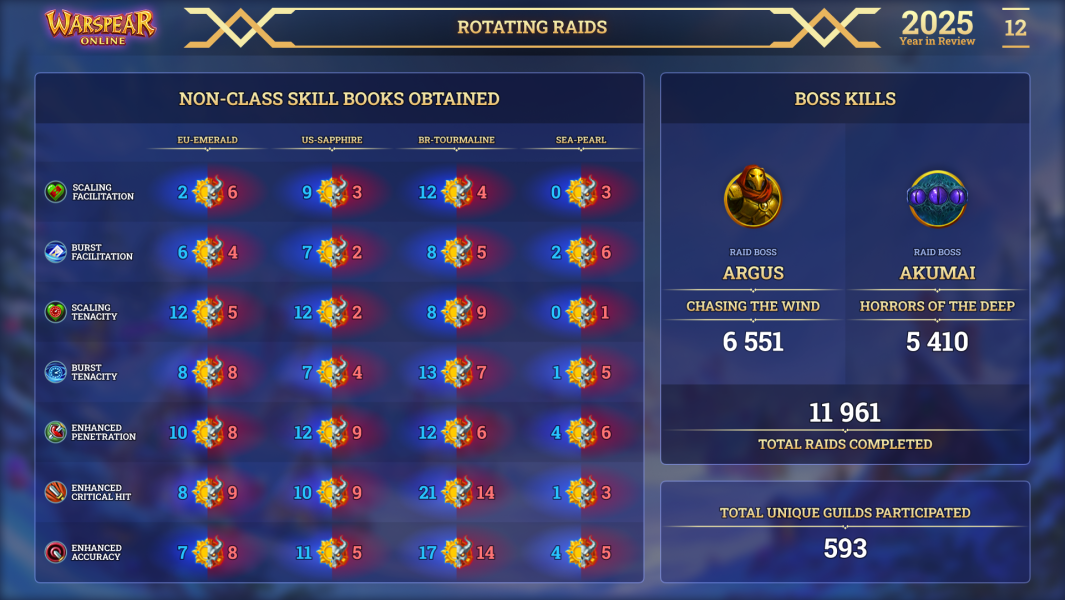
Task: Select the Burst Tenacity skill icon
Action: coord(56,372)
